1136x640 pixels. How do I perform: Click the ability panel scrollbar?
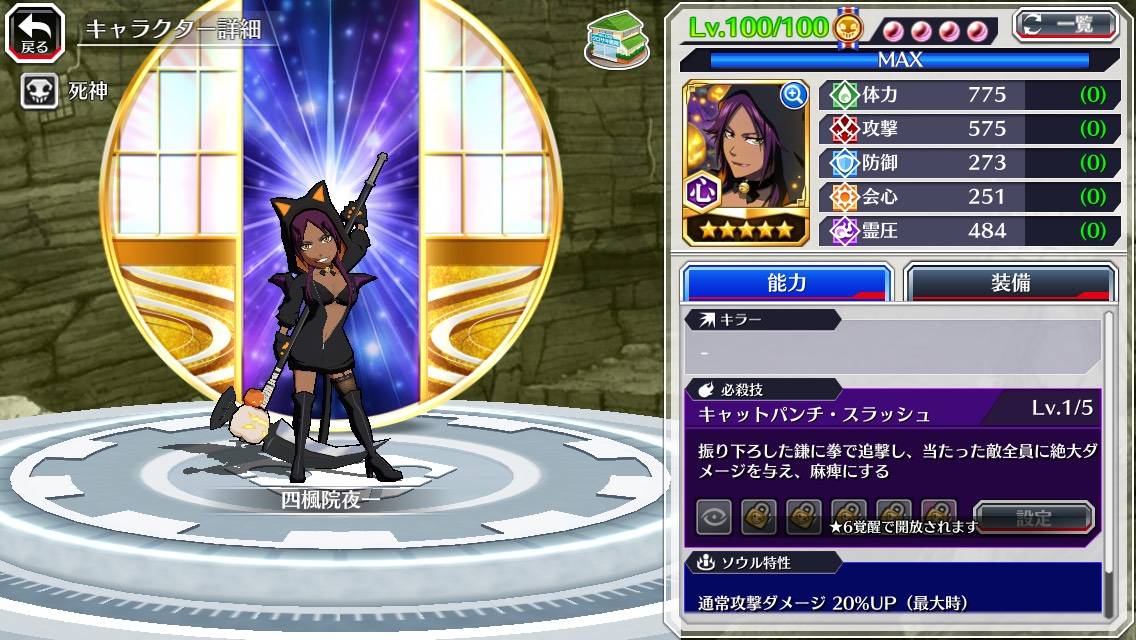(x=1109, y=460)
